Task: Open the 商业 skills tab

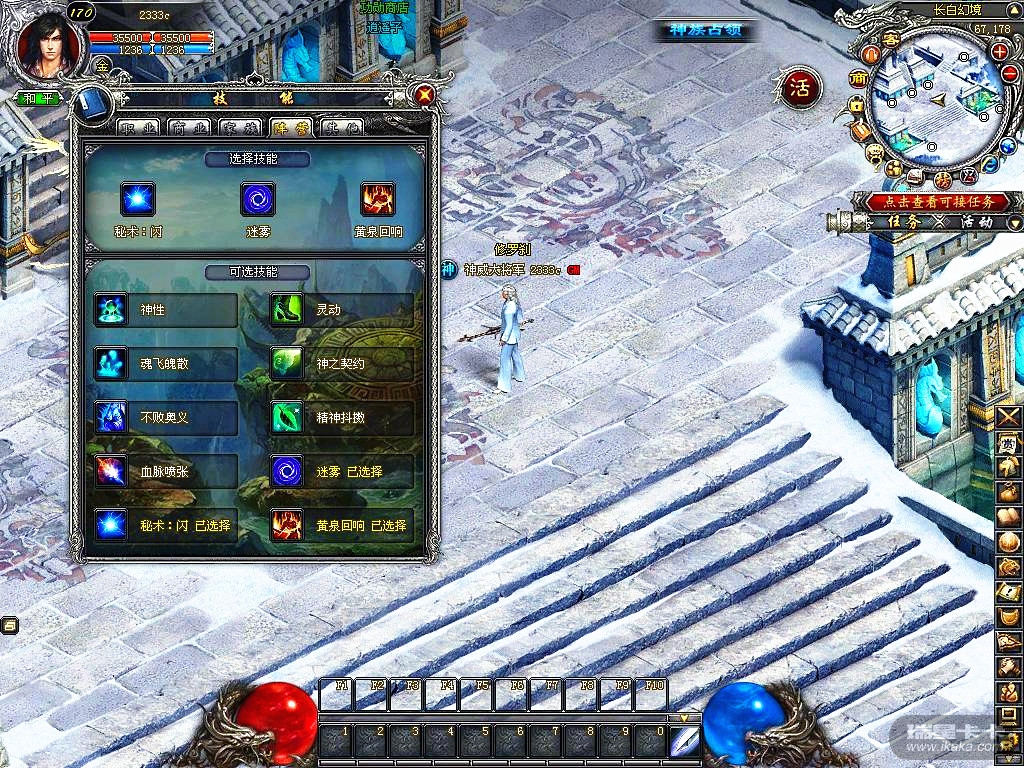Action: pos(189,127)
